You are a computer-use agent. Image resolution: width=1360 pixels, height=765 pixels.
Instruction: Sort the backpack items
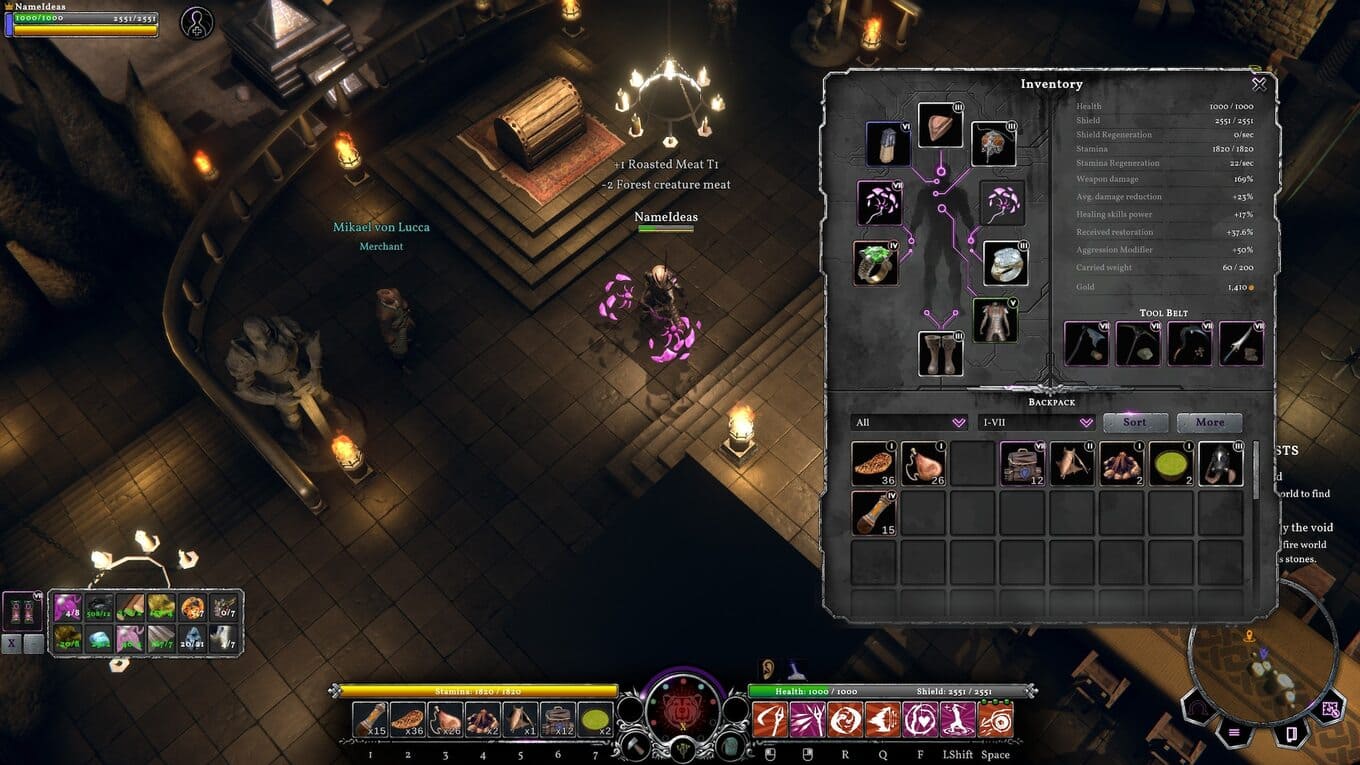coord(1134,422)
